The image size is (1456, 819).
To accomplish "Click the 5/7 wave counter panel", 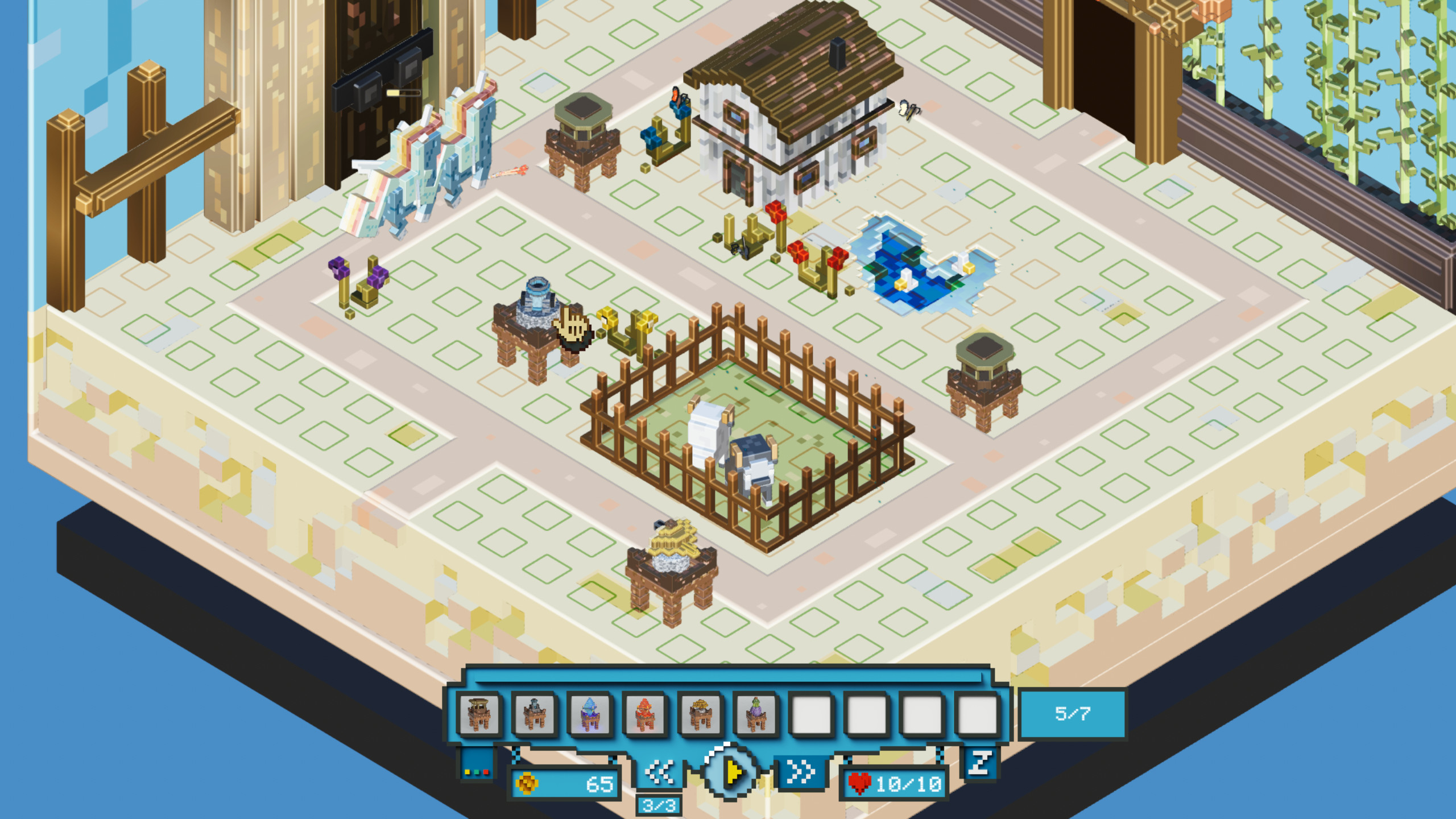I will pos(1074,714).
